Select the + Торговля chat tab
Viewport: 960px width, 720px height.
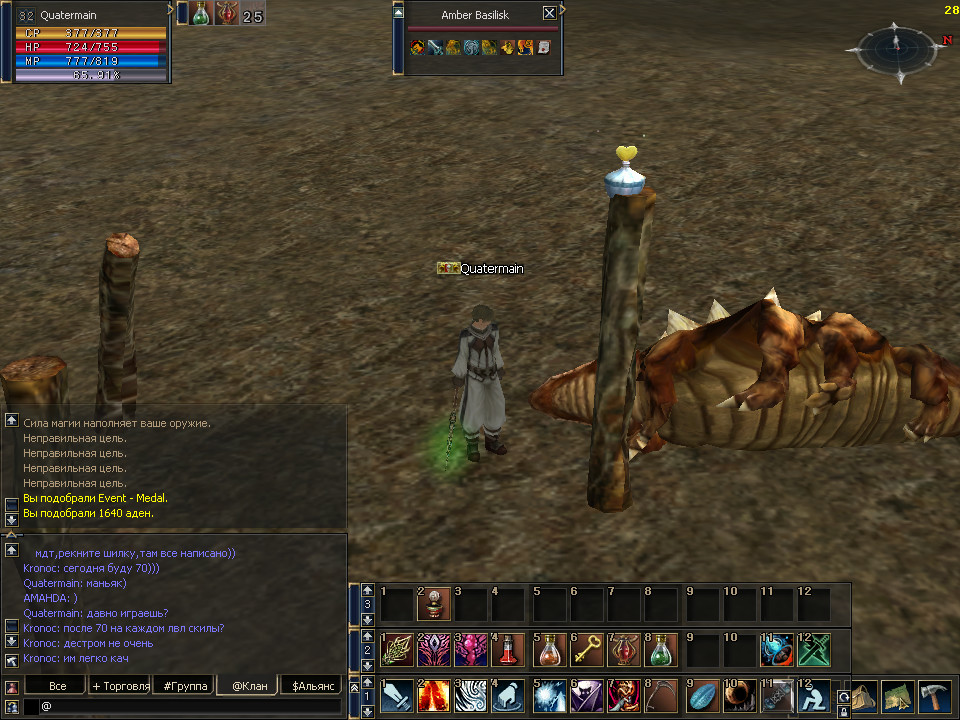point(120,686)
